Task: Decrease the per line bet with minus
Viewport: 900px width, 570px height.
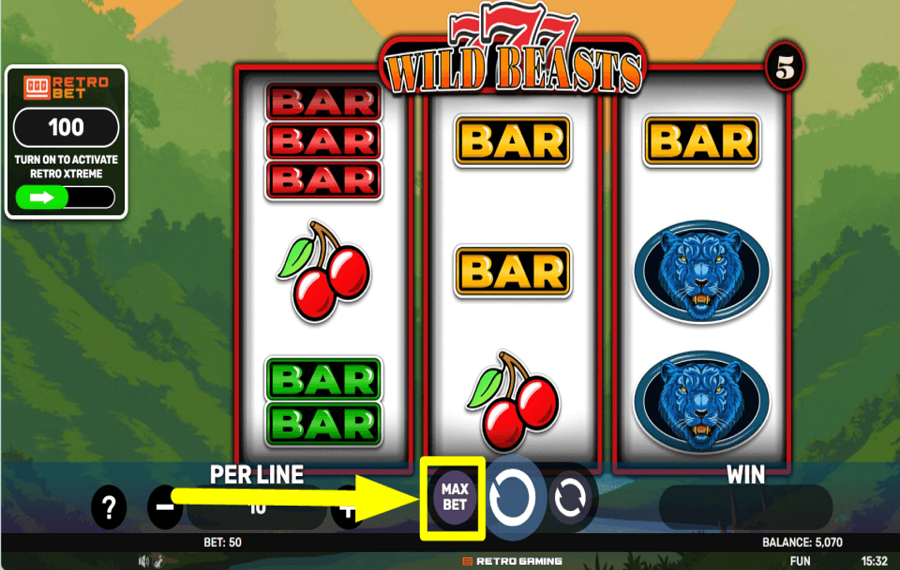Action: point(165,508)
